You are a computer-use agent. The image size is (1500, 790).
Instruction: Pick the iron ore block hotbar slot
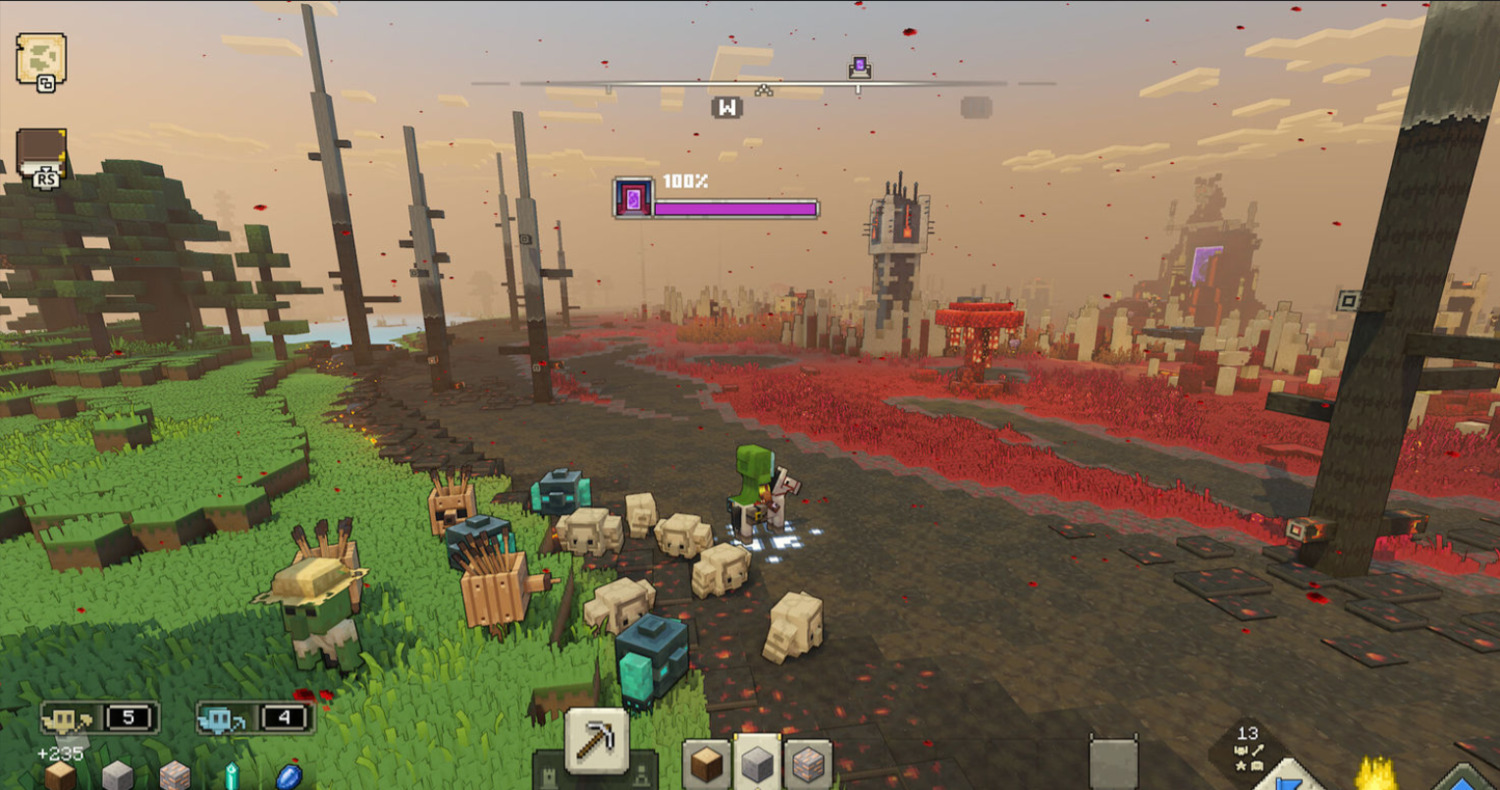click(808, 765)
